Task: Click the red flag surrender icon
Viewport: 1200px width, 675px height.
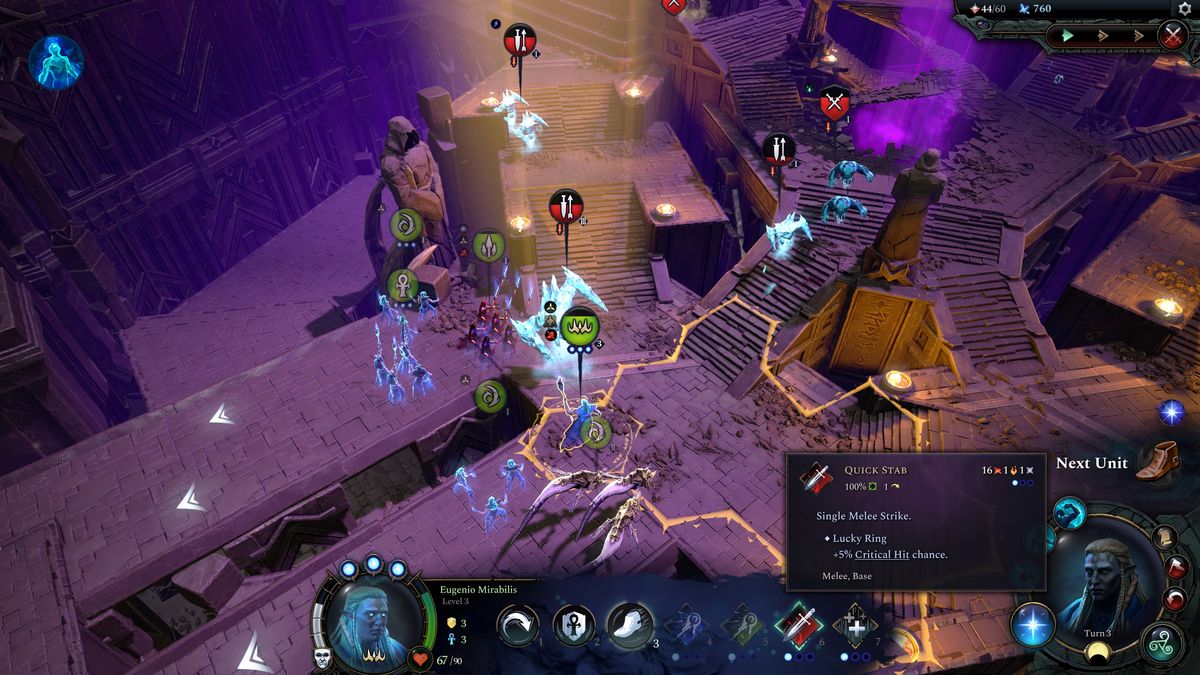Action: (1176, 568)
